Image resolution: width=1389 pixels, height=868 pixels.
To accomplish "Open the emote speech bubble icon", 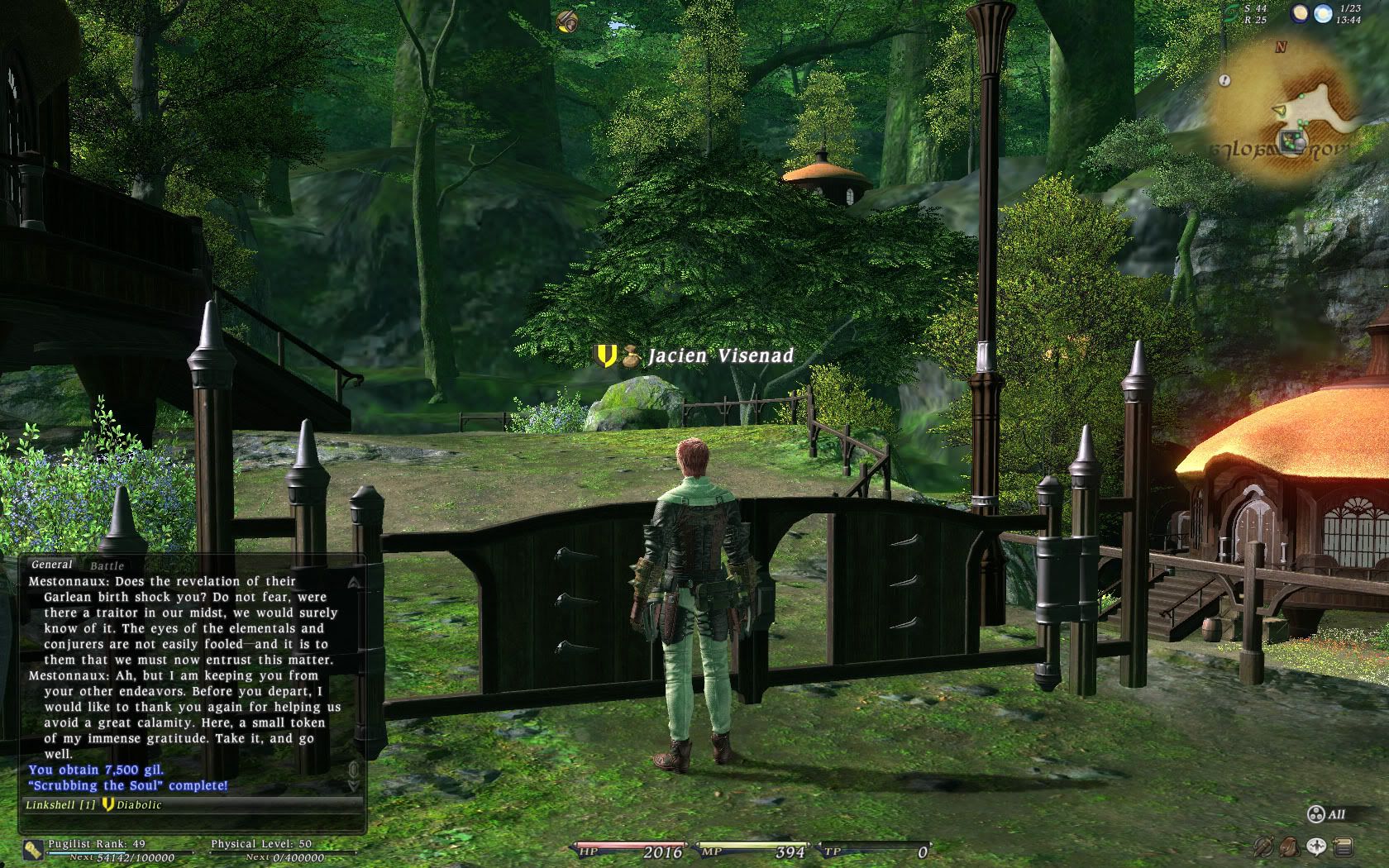I will pos(1315,847).
